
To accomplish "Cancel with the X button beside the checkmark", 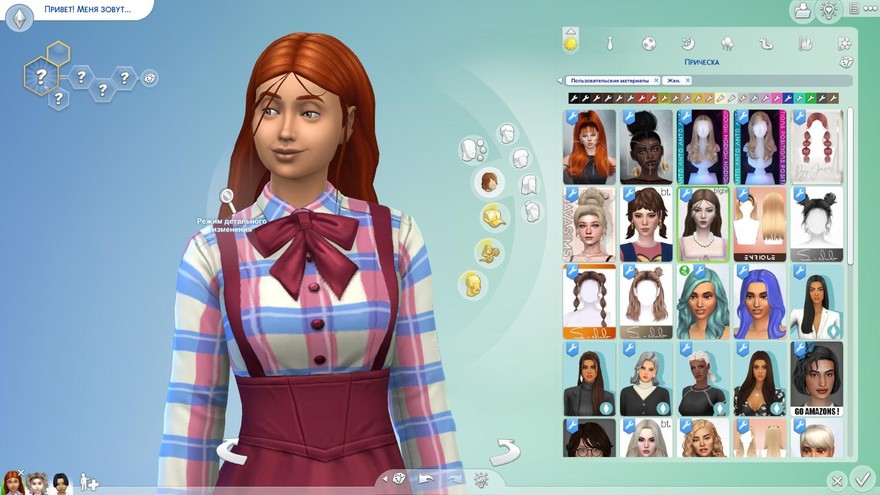I will (x=838, y=480).
